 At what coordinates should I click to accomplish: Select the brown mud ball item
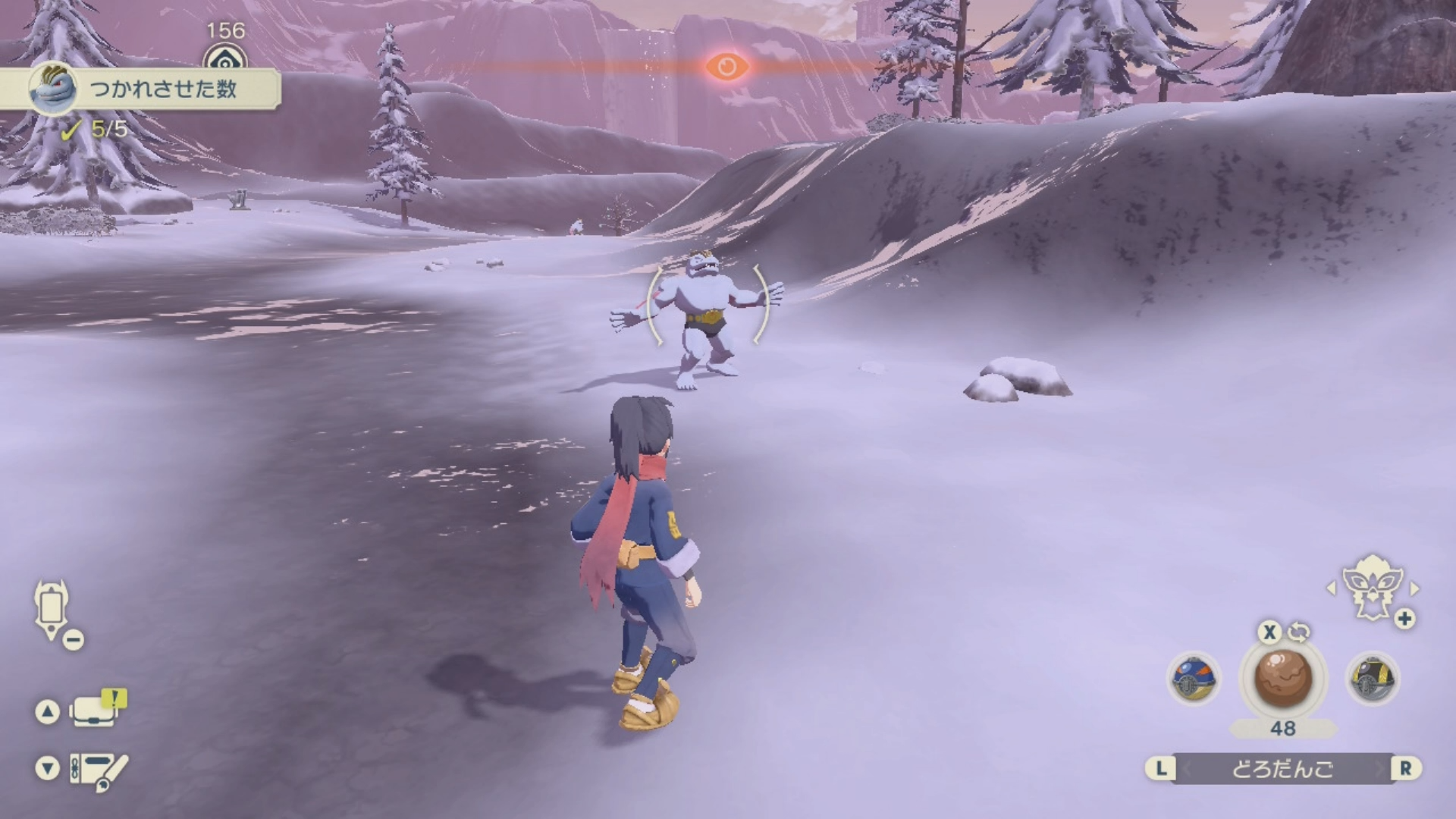coord(1282,677)
